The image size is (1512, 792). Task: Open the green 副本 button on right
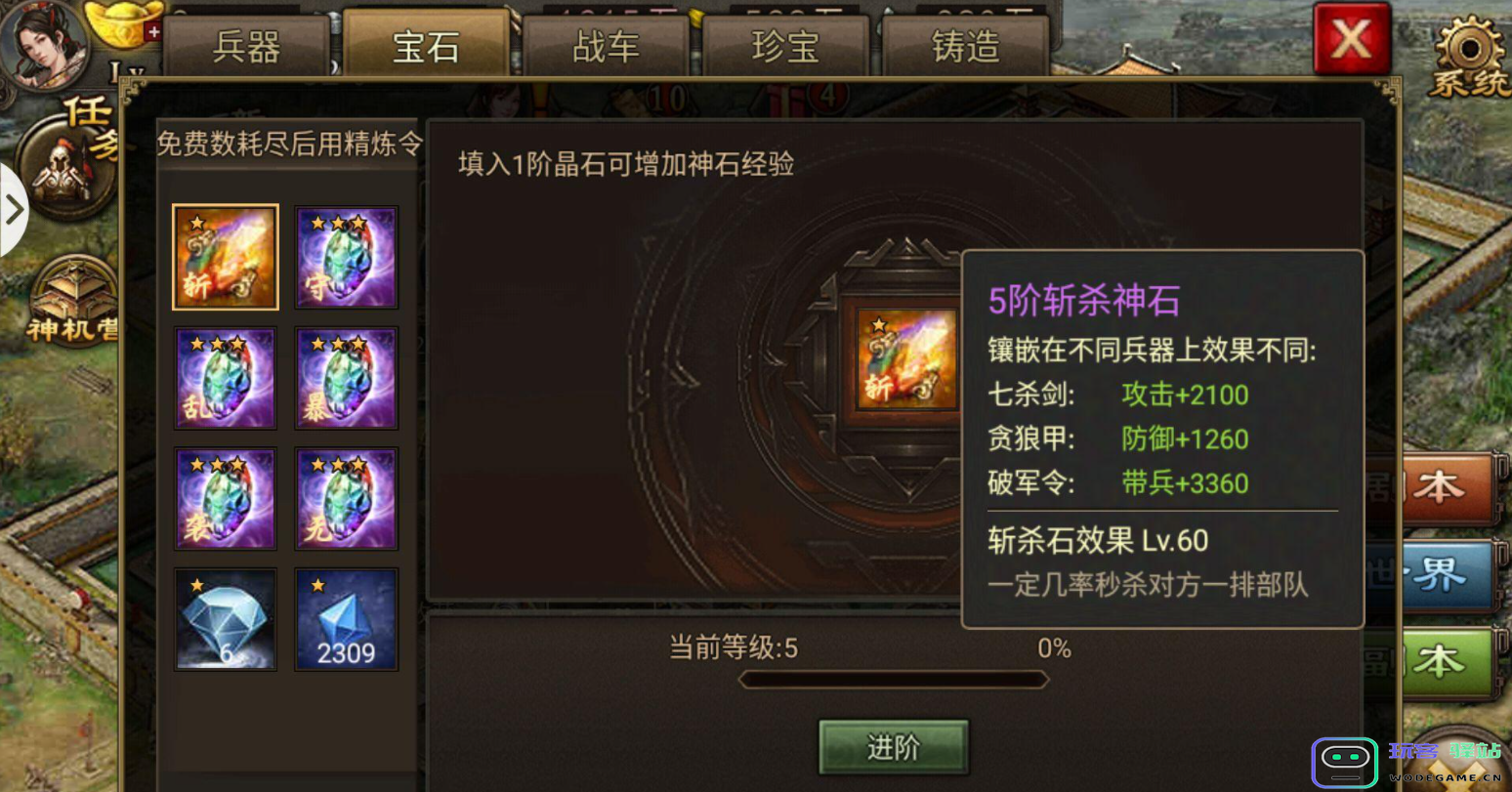1446,659
